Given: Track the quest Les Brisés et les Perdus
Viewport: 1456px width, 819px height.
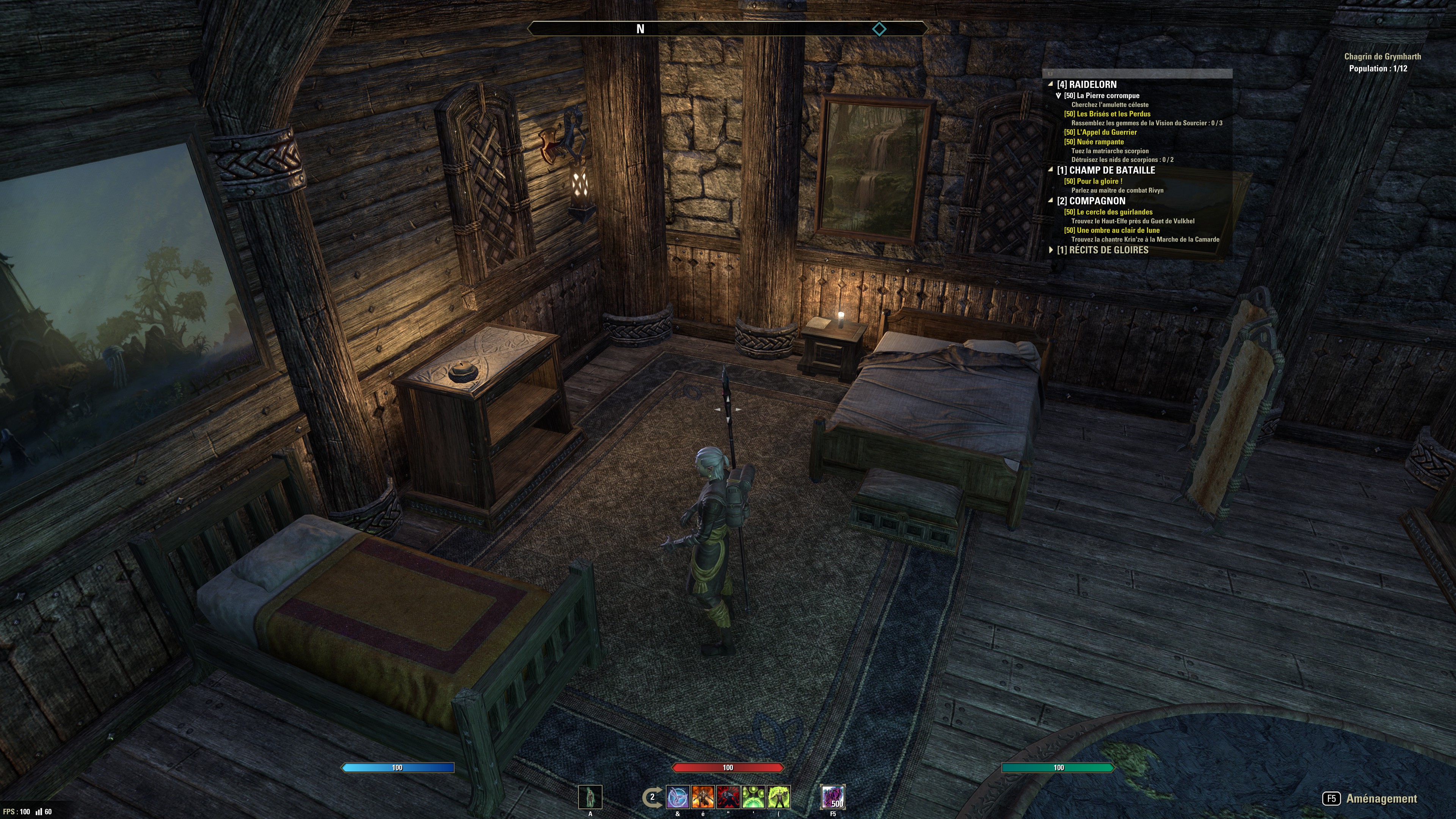Looking at the screenshot, I should tap(1107, 114).
